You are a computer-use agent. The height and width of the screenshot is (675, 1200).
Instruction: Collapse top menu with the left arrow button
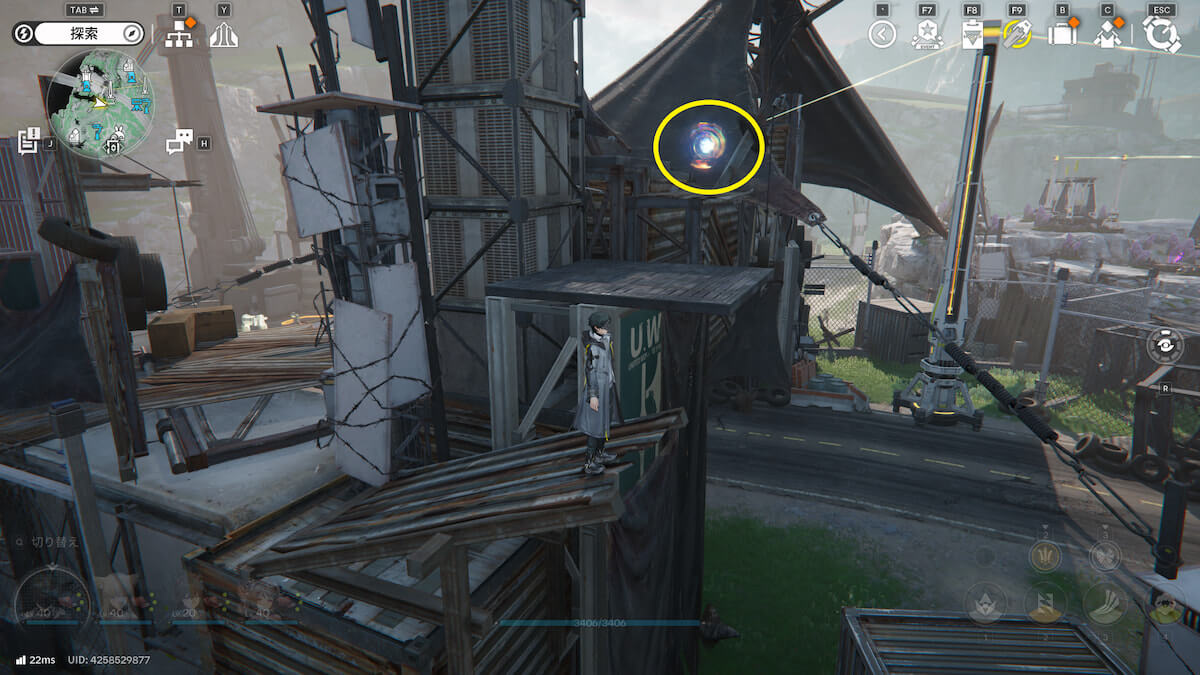[x=881, y=35]
